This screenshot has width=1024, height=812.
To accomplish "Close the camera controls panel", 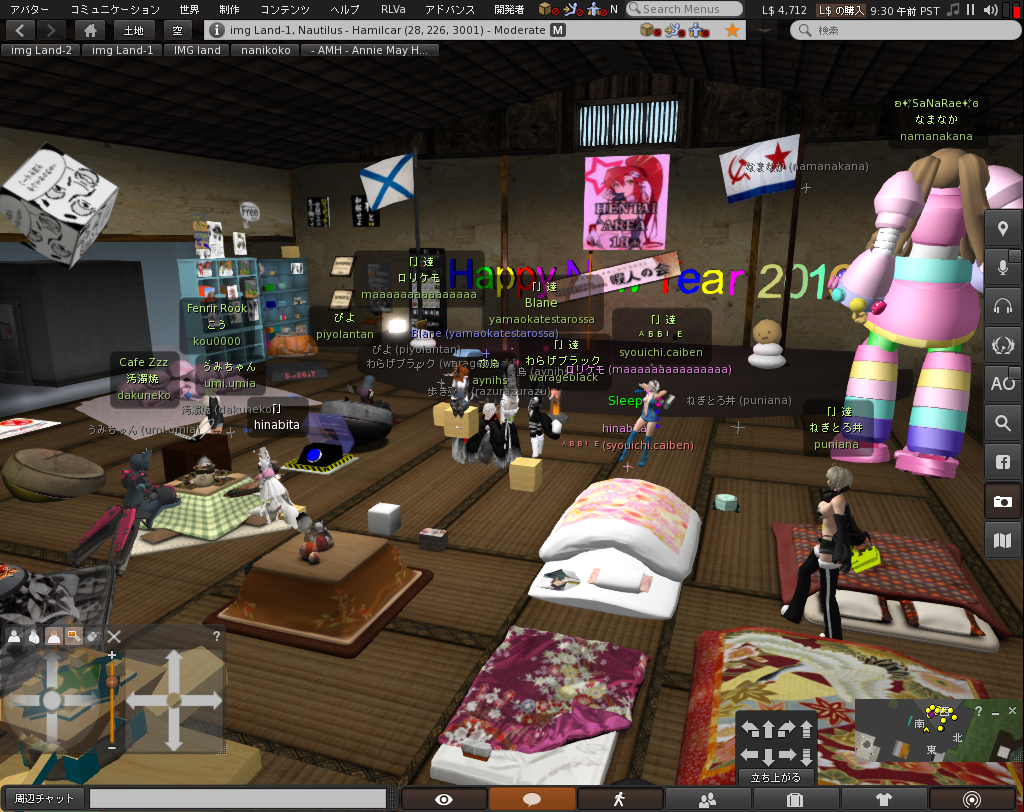I will [x=114, y=636].
